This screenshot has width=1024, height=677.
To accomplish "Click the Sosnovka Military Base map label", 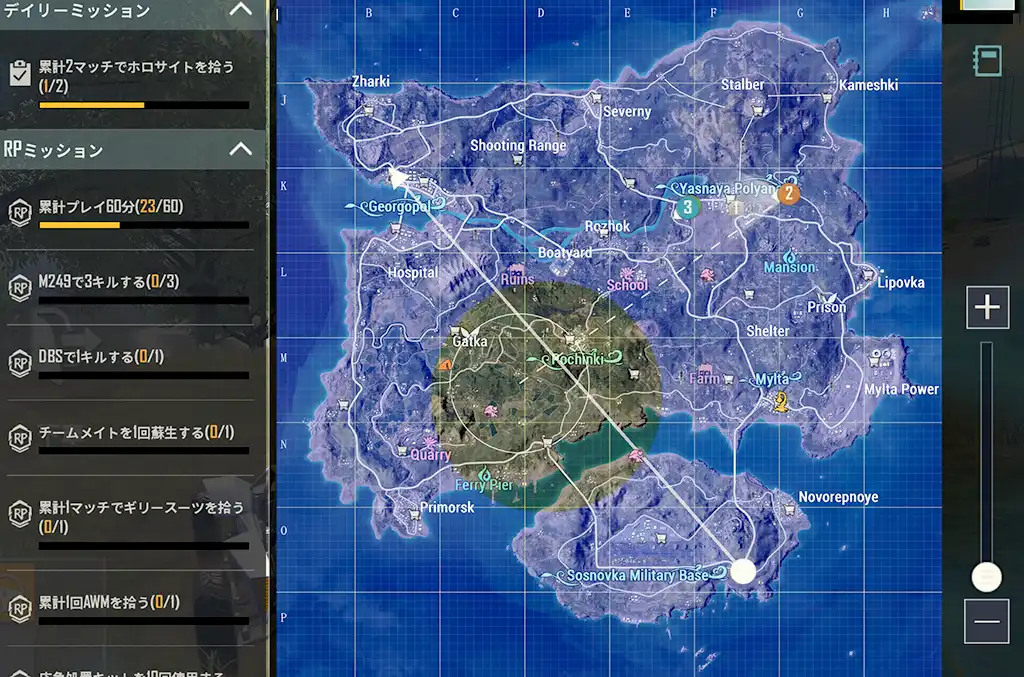I will (x=637, y=576).
